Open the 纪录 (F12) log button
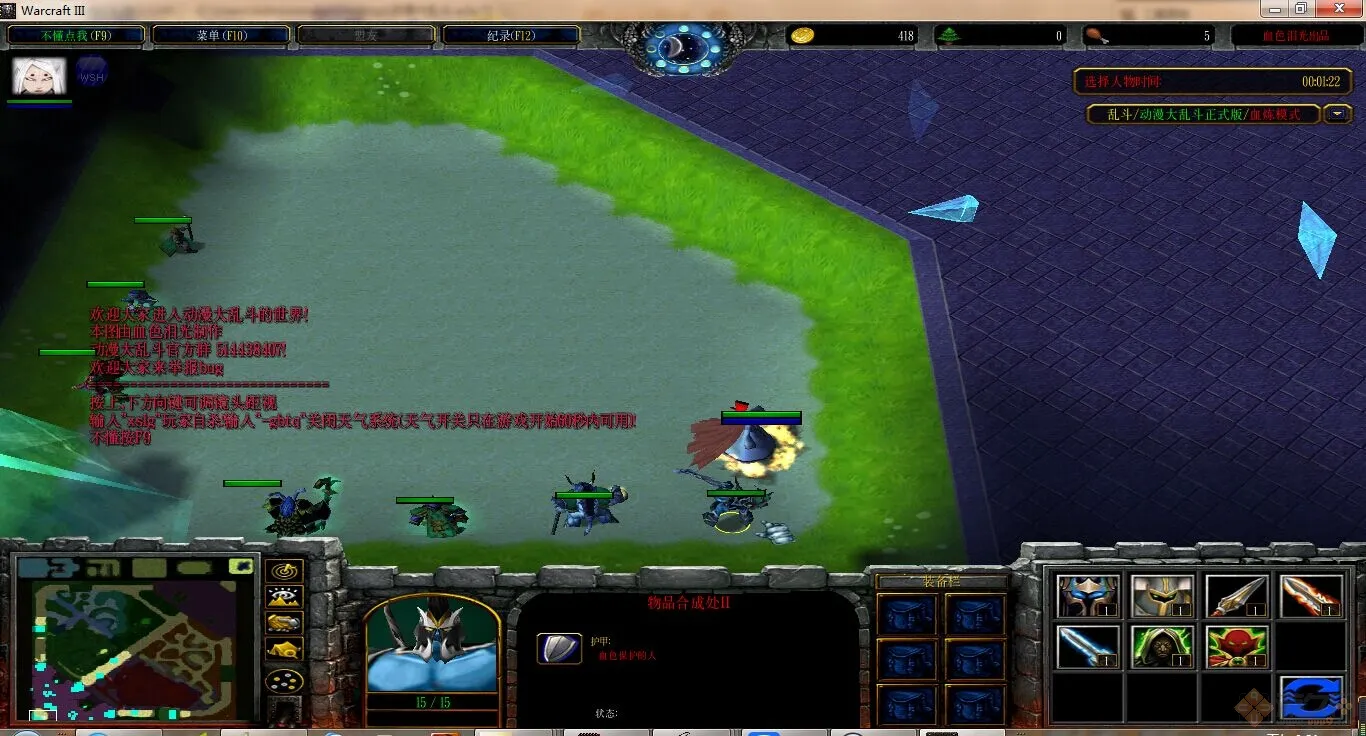Image resolution: width=1366 pixels, height=736 pixels. tap(511, 36)
